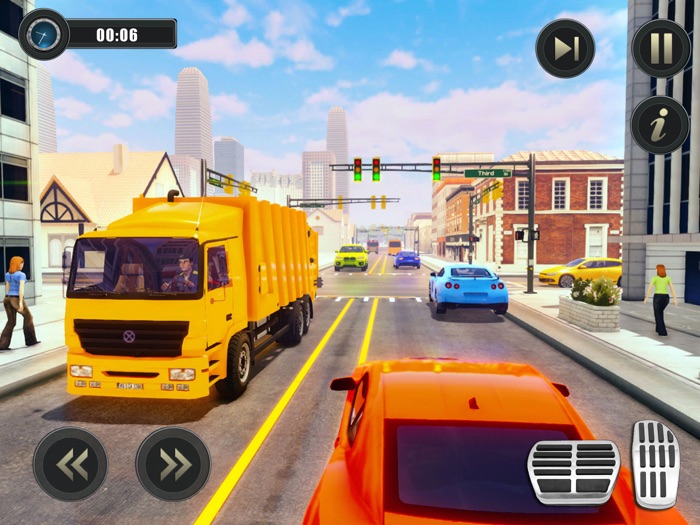Viewport: 700px width, 525px height.
Task: Open the info button
Action: tap(660, 124)
